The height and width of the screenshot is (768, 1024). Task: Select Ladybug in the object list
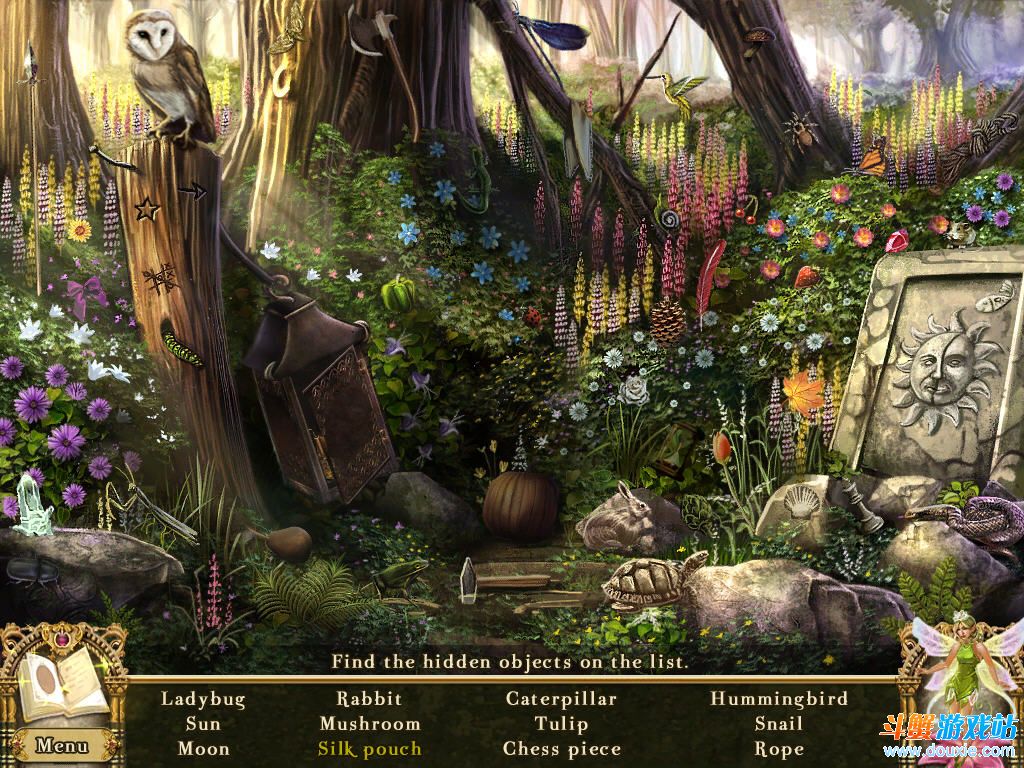click(x=203, y=699)
